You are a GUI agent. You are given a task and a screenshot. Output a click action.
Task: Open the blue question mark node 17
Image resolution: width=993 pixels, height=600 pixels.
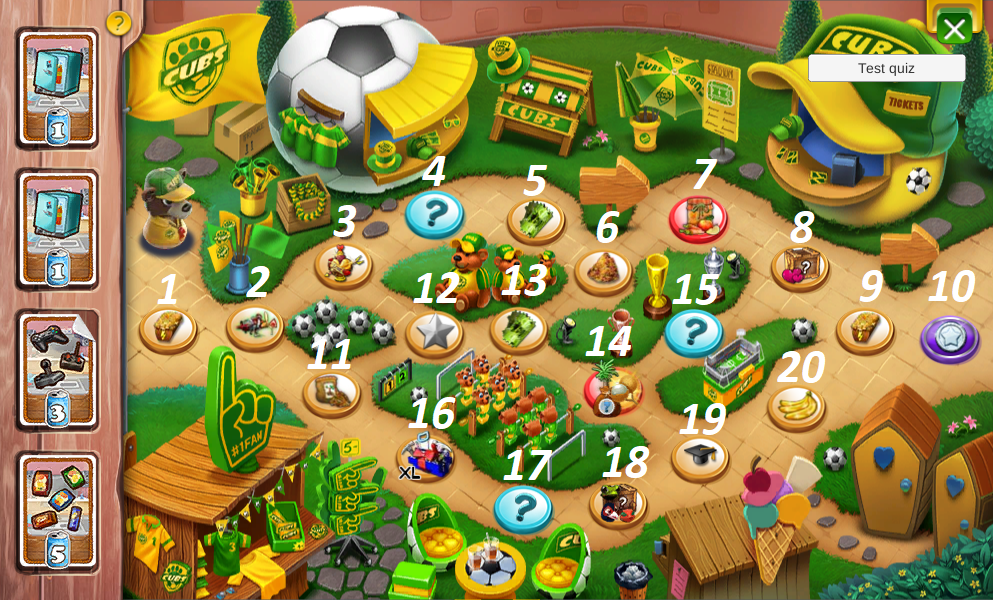click(x=522, y=508)
